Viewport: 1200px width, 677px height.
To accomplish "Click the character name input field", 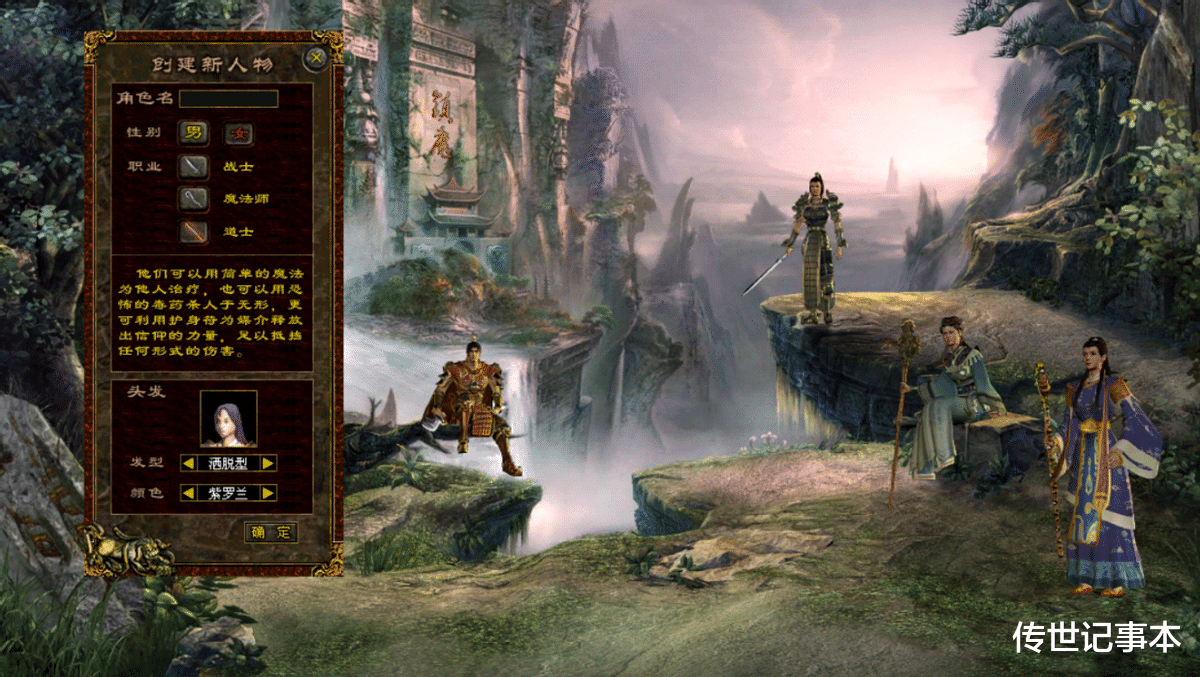I will 228,99.
